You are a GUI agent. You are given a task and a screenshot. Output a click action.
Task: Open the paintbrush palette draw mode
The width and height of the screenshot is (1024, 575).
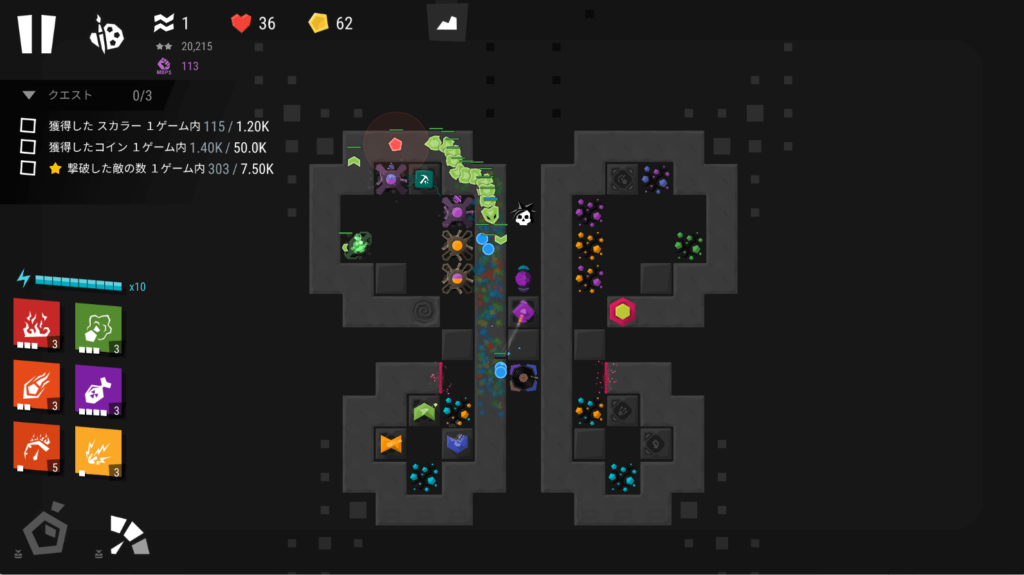tap(107, 34)
